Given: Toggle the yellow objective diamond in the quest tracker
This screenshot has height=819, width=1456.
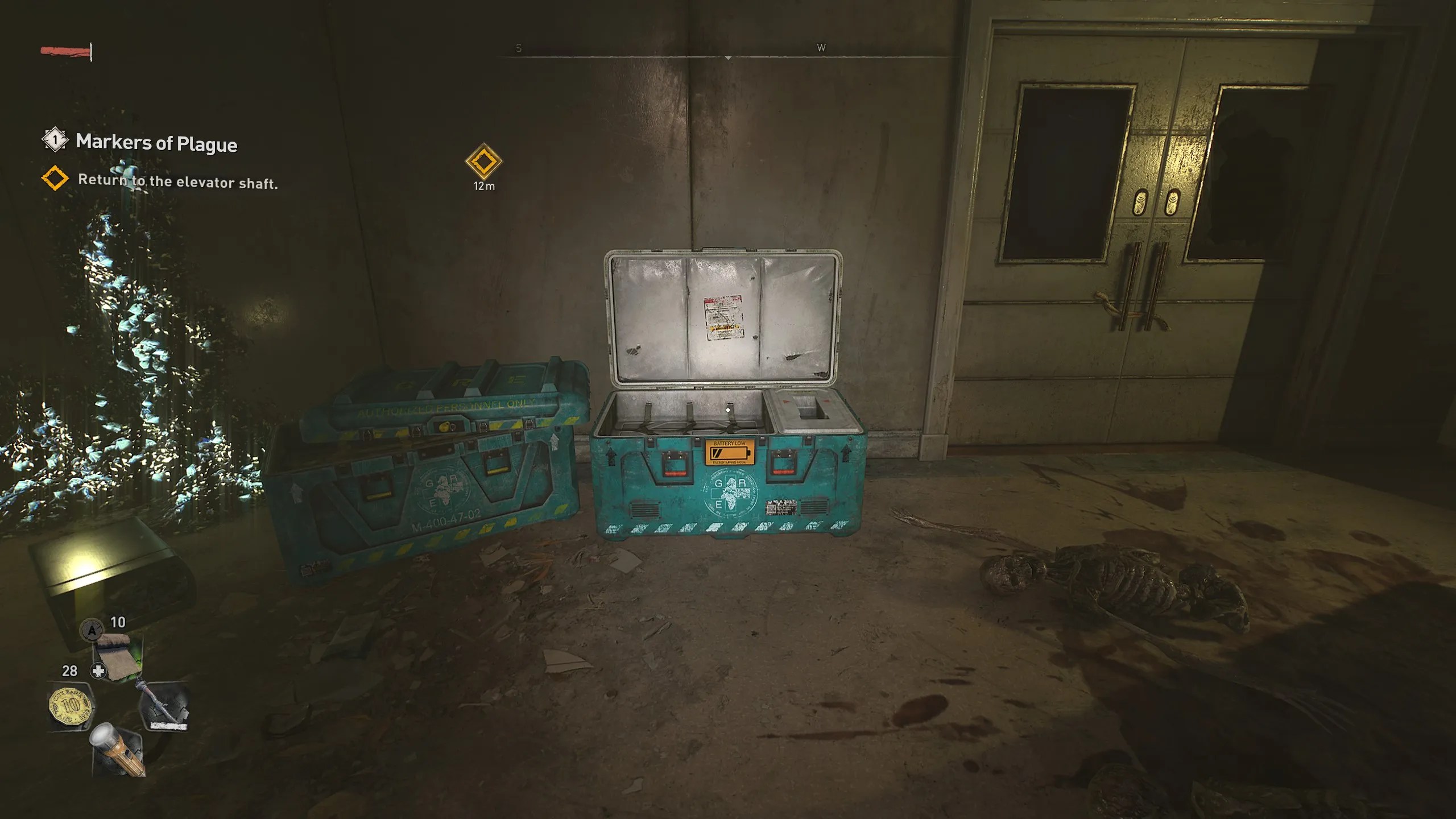Looking at the screenshot, I should click(54, 181).
